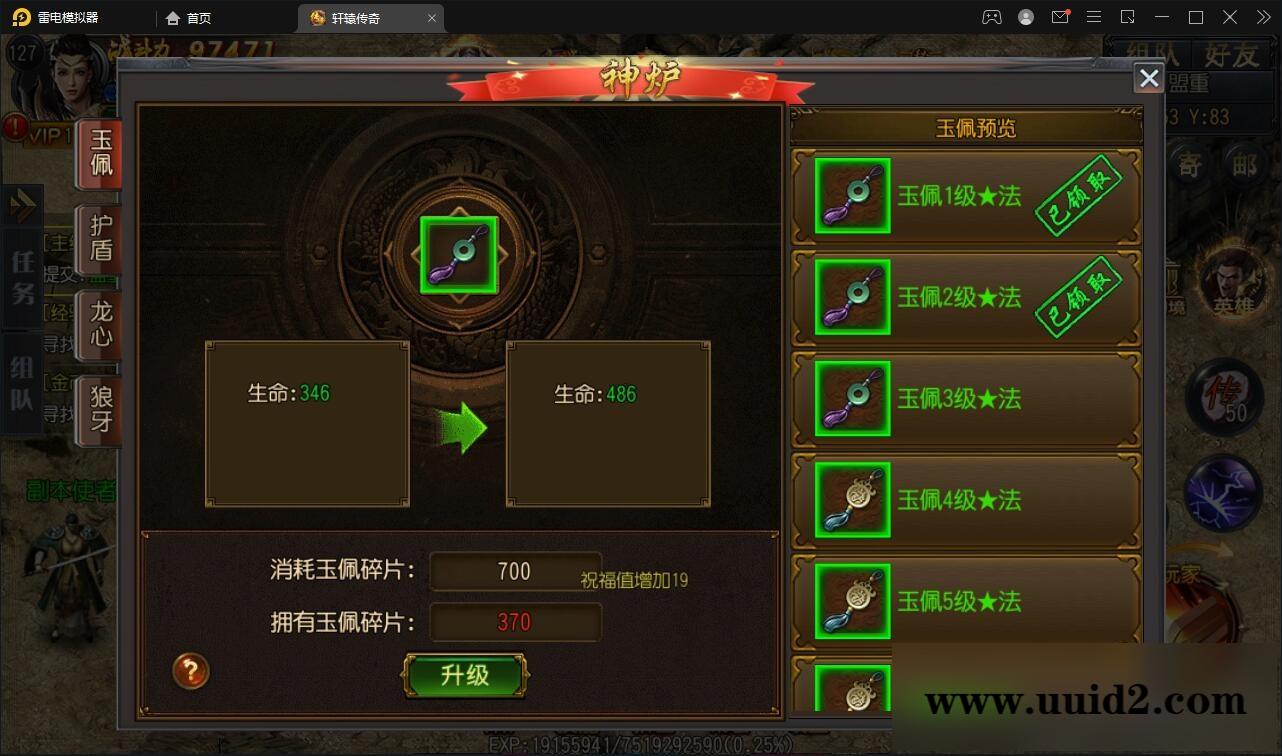Collapse the quest tracker with the double-arrow
The image size is (1282, 756).
(x=22, y=205)
